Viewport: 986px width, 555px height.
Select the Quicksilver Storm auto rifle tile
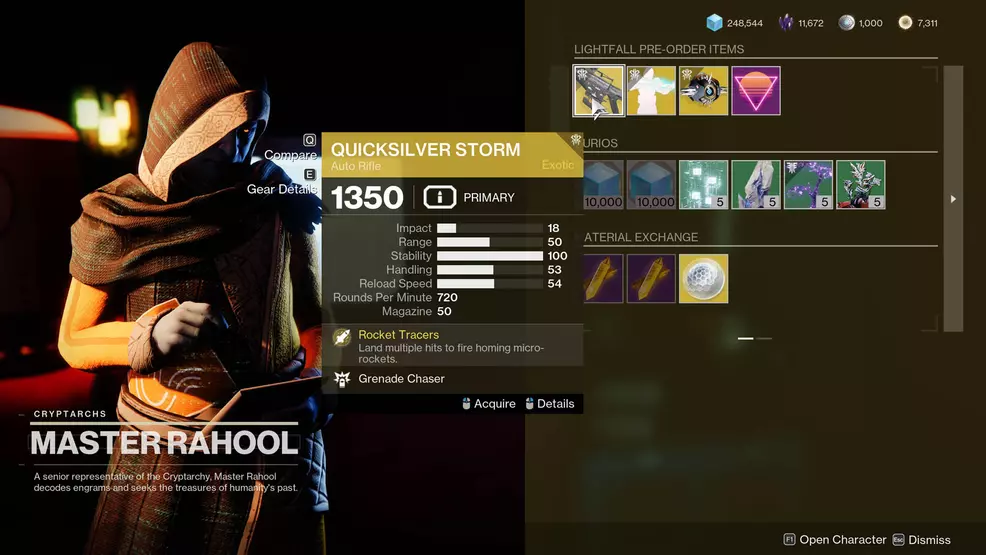click(x=599, y=91)
